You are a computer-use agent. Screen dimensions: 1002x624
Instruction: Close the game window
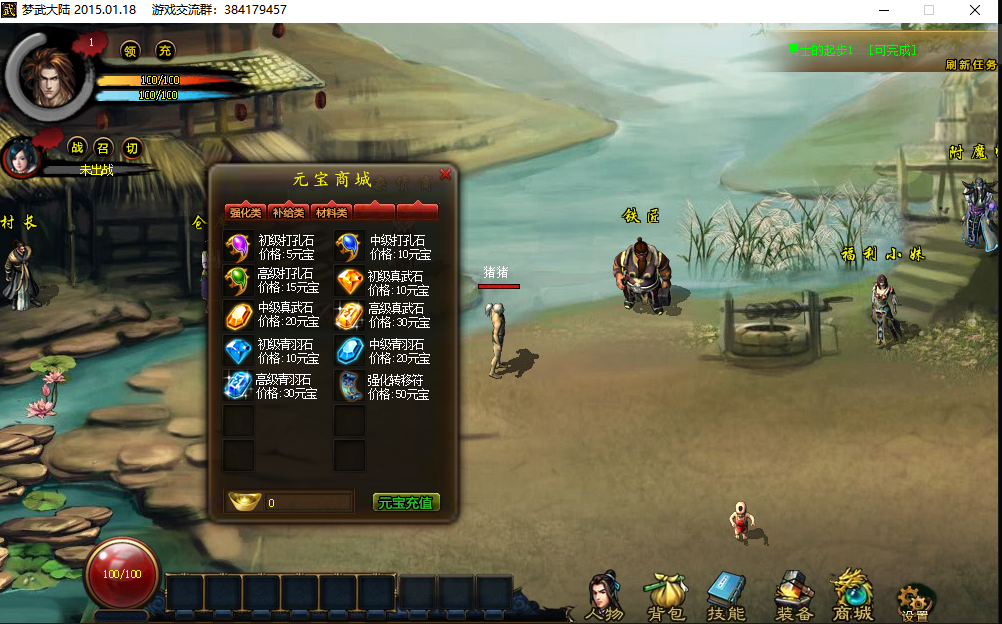coord(974,10)
